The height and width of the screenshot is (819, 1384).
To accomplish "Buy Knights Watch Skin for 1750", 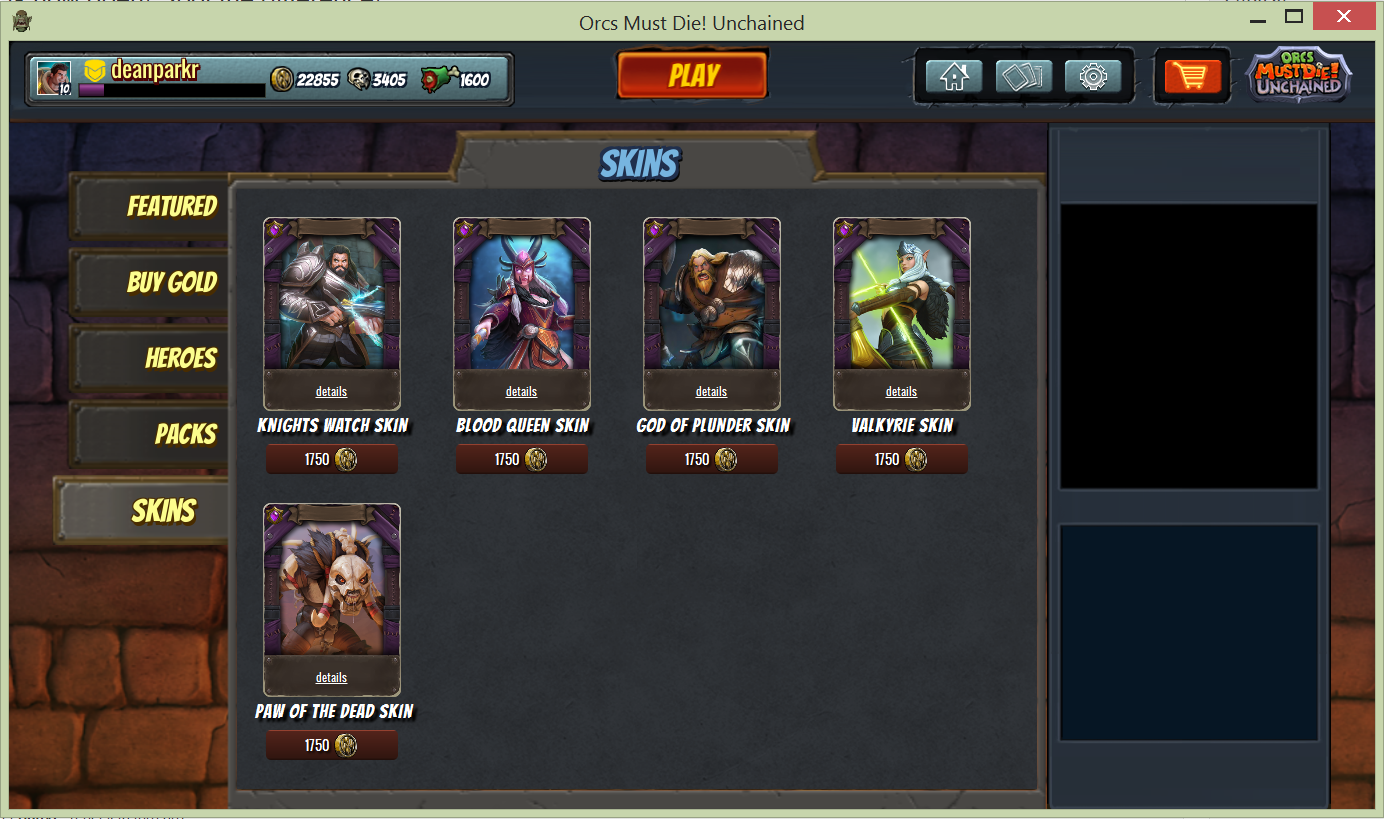I will tap(331, 460).
